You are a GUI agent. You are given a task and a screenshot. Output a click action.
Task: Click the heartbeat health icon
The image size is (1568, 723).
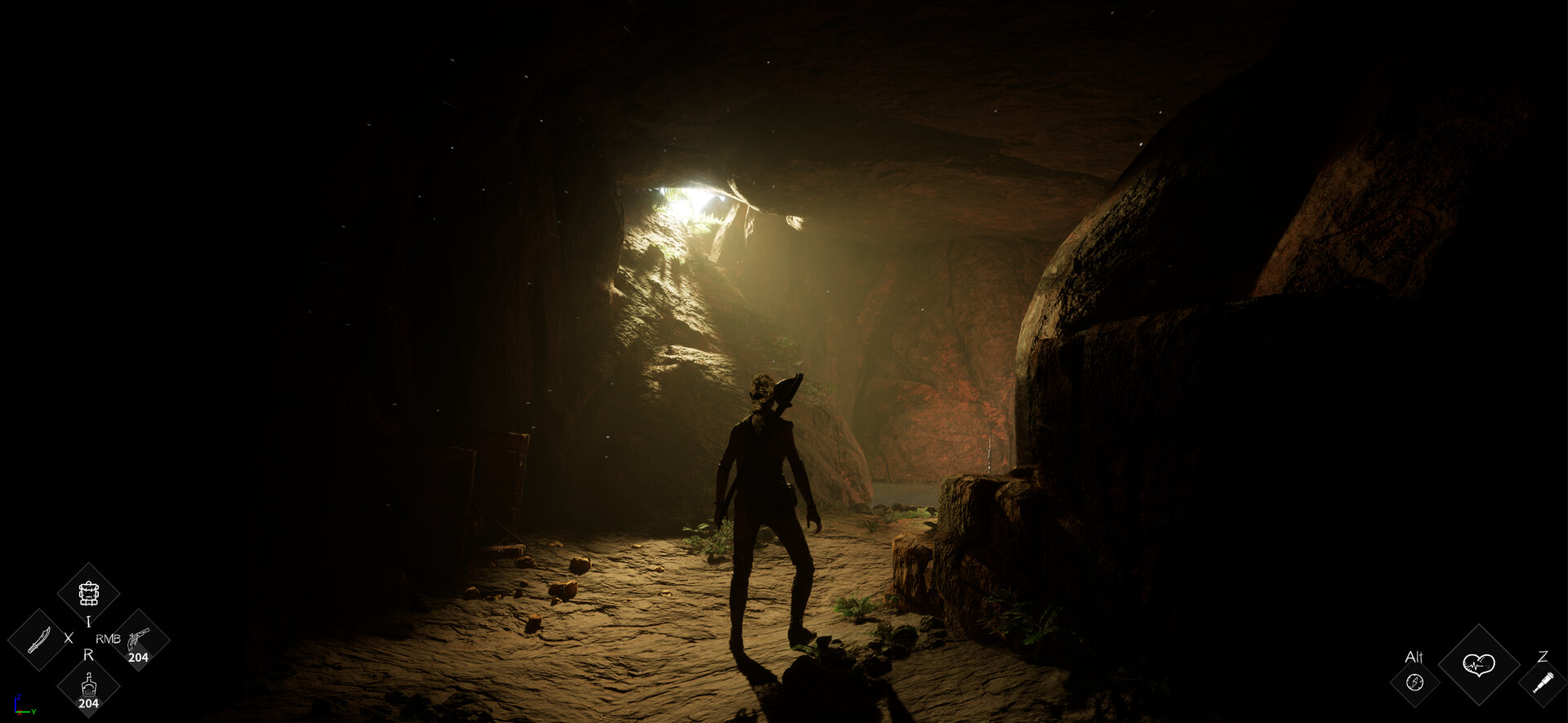[x=1479, y=665]
